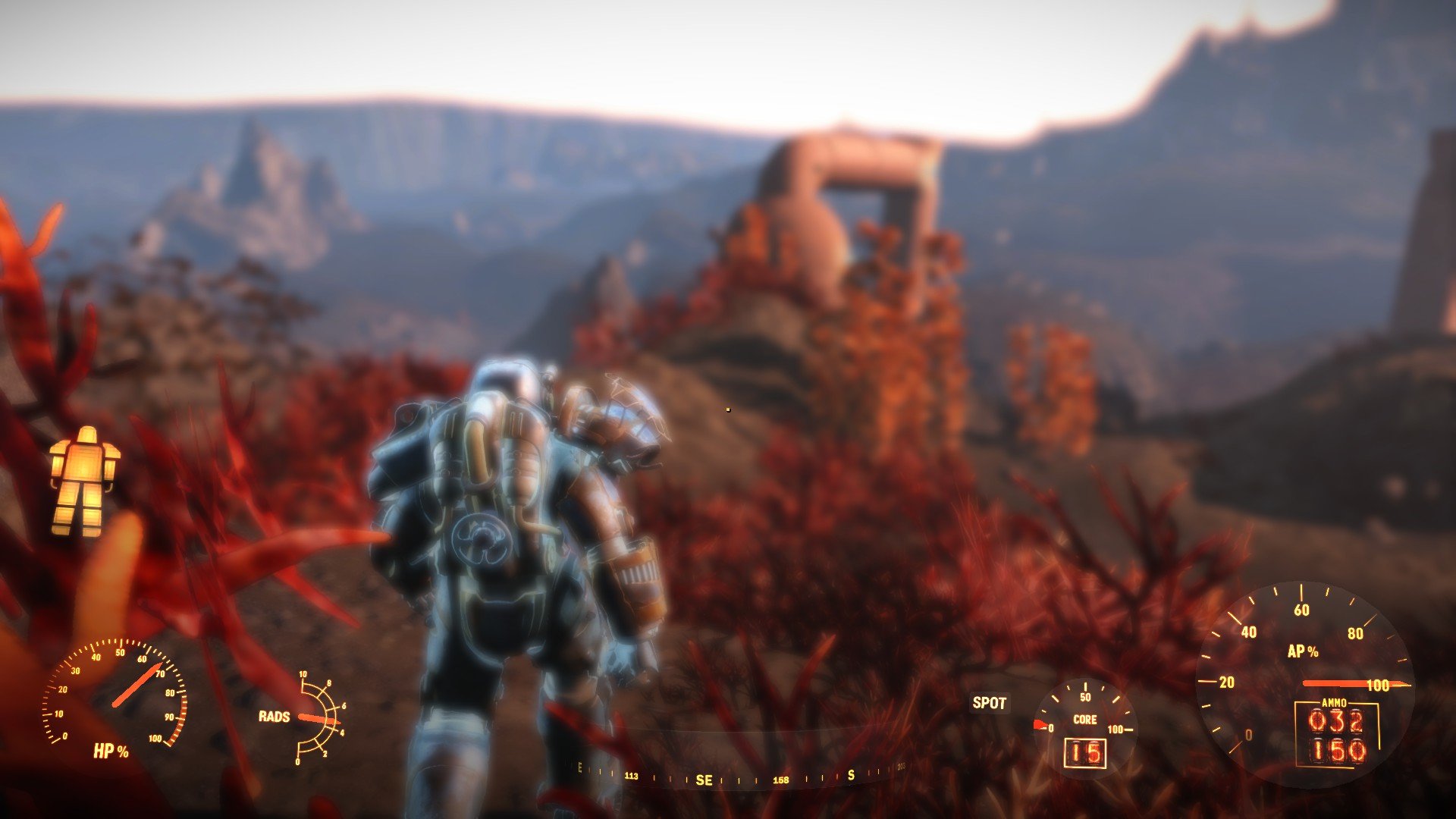Select the 113 bearing on the compass

[x=630, y=777]
